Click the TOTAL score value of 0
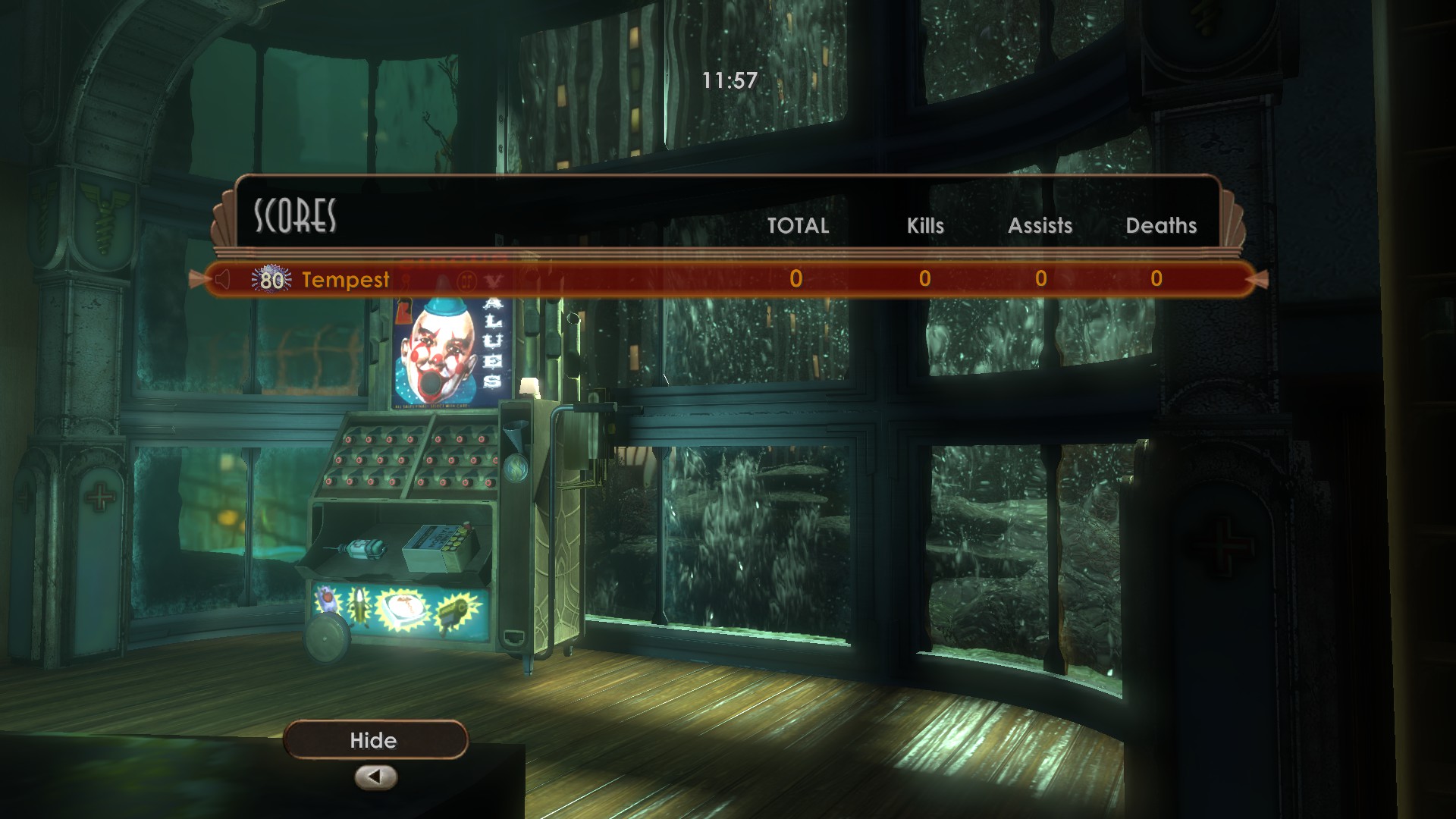Screen dimensions: 1456x819 click(x=794, y=279)
